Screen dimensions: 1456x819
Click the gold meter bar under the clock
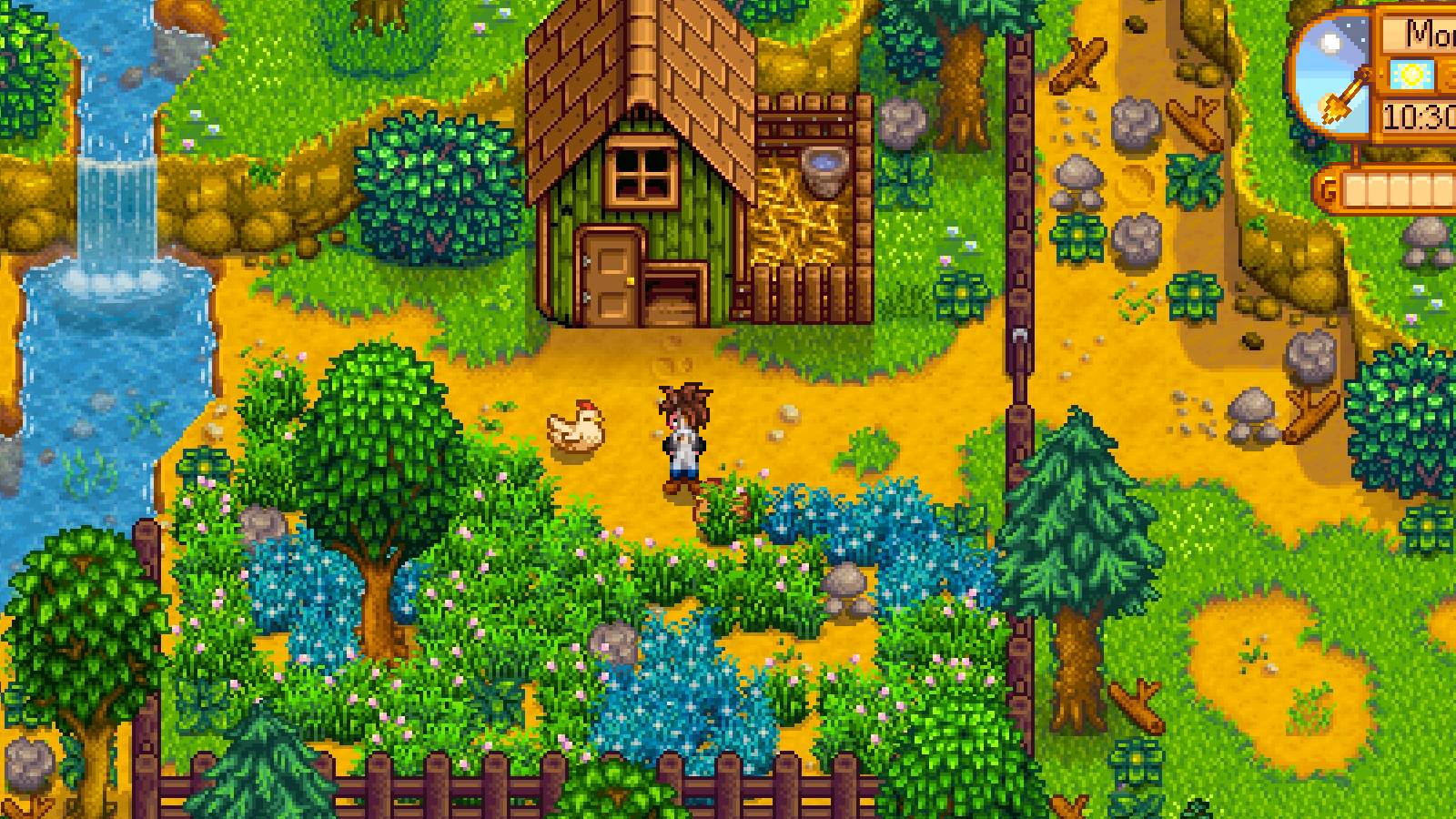1395,189
